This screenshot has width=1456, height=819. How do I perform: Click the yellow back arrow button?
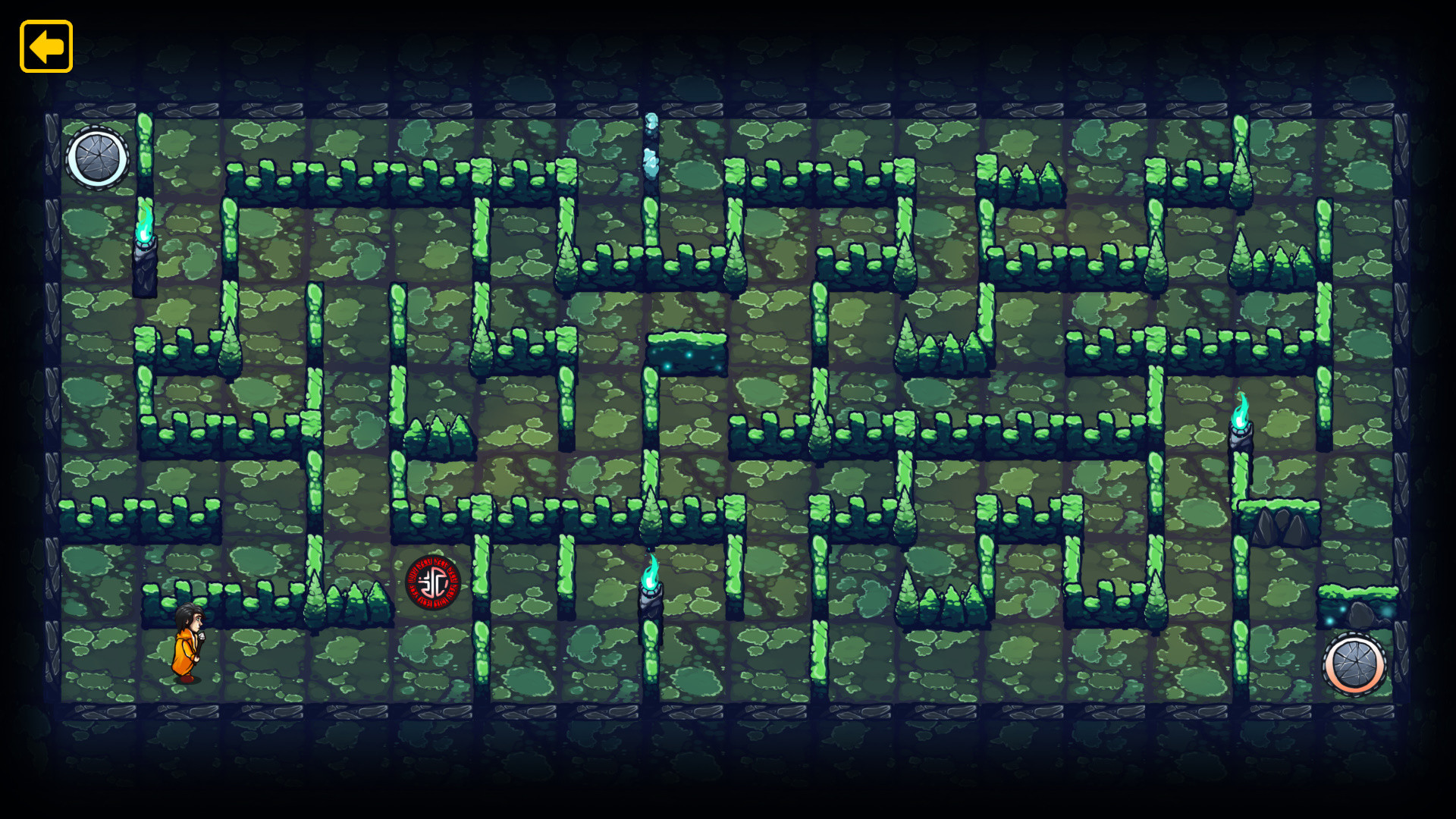pyautogui.click(x=45, y=47)
